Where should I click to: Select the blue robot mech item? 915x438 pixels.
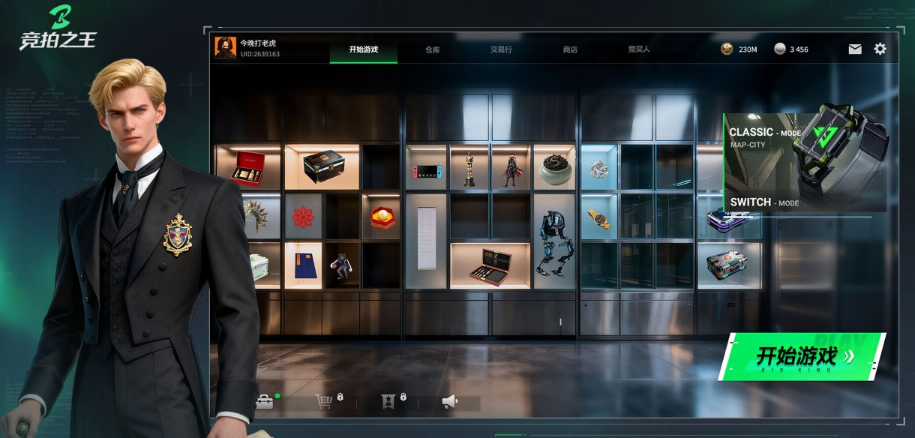tap(553, 240)
